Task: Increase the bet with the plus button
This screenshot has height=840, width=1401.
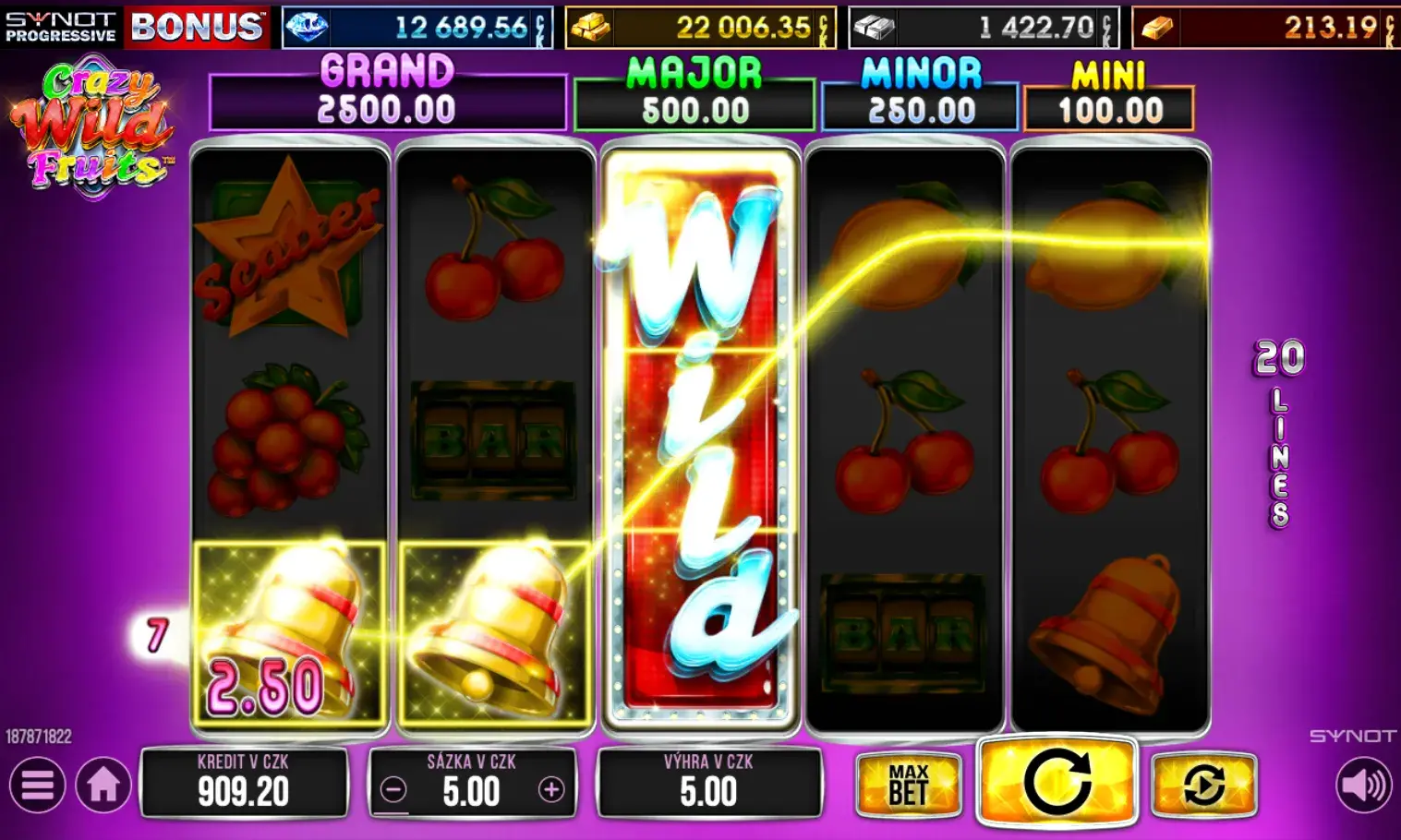Action: pos(551,790)
